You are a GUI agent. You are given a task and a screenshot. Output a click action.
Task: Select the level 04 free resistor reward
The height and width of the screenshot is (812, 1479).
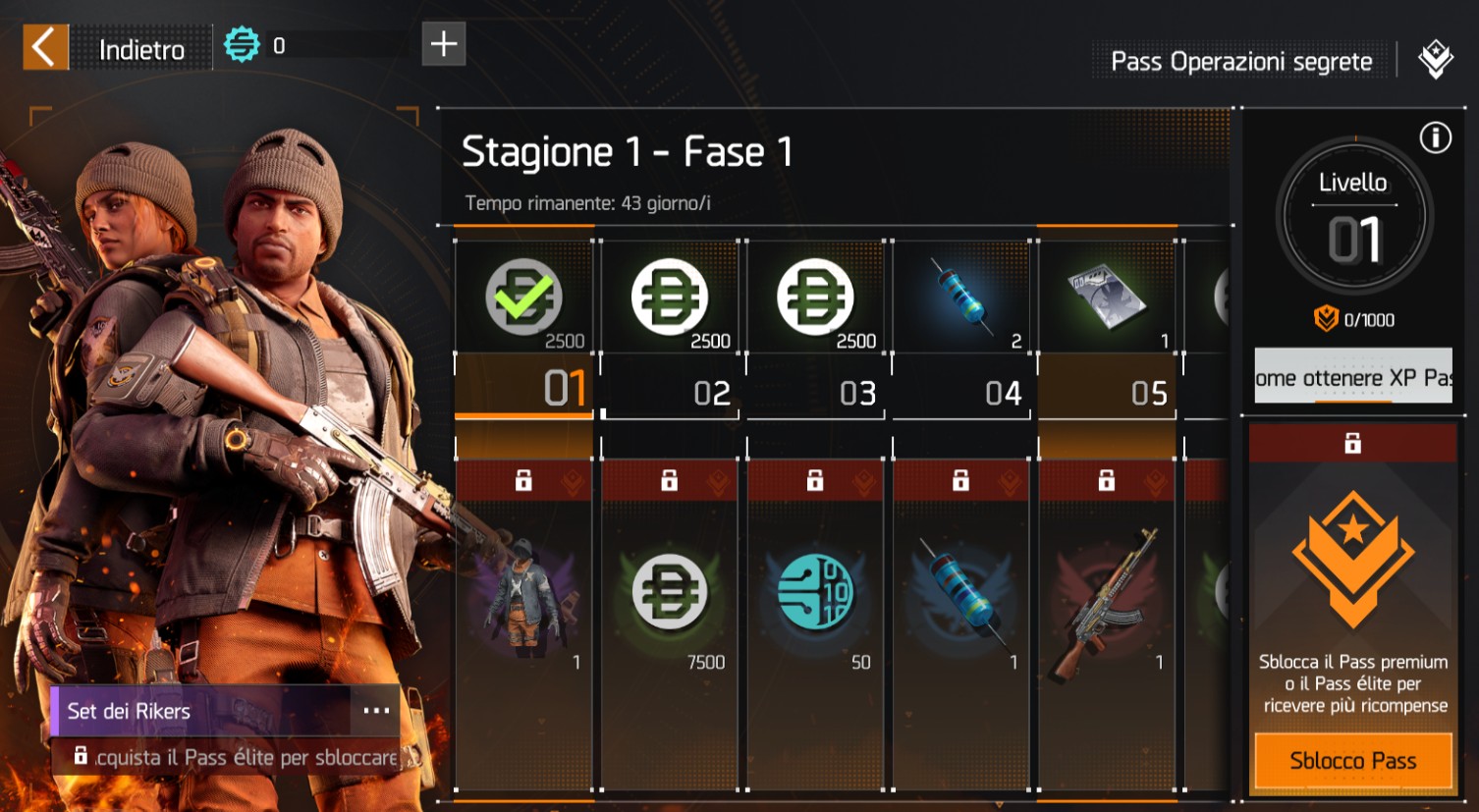point(961,298)
